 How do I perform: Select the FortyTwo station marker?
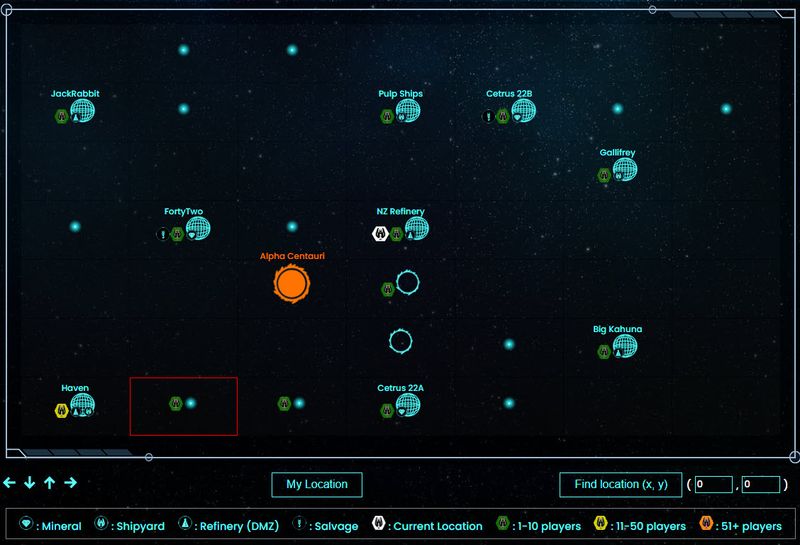[x=198, y=229]
